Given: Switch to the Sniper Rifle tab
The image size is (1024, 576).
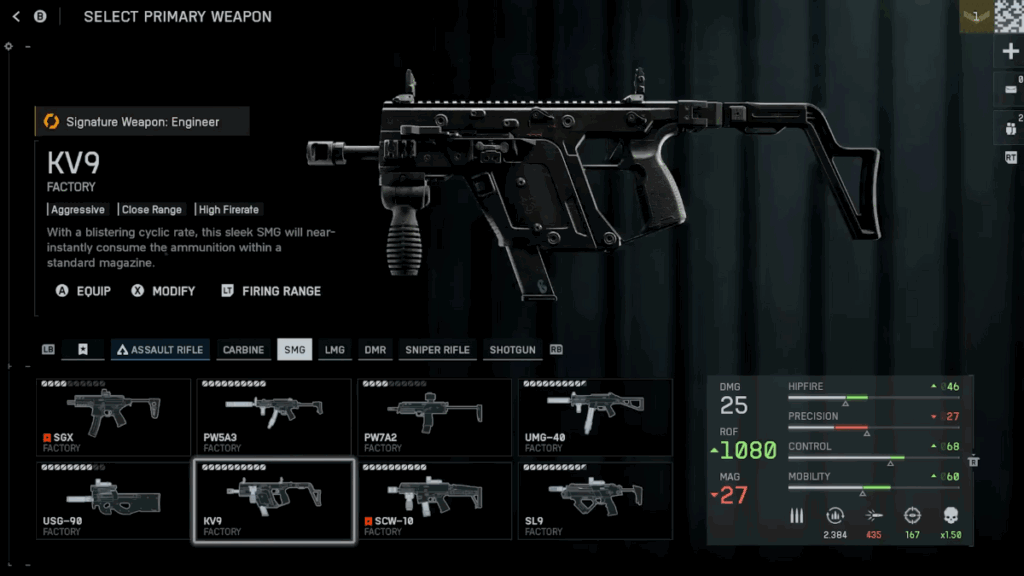Looking at the screenshot, I should (437, 350).
